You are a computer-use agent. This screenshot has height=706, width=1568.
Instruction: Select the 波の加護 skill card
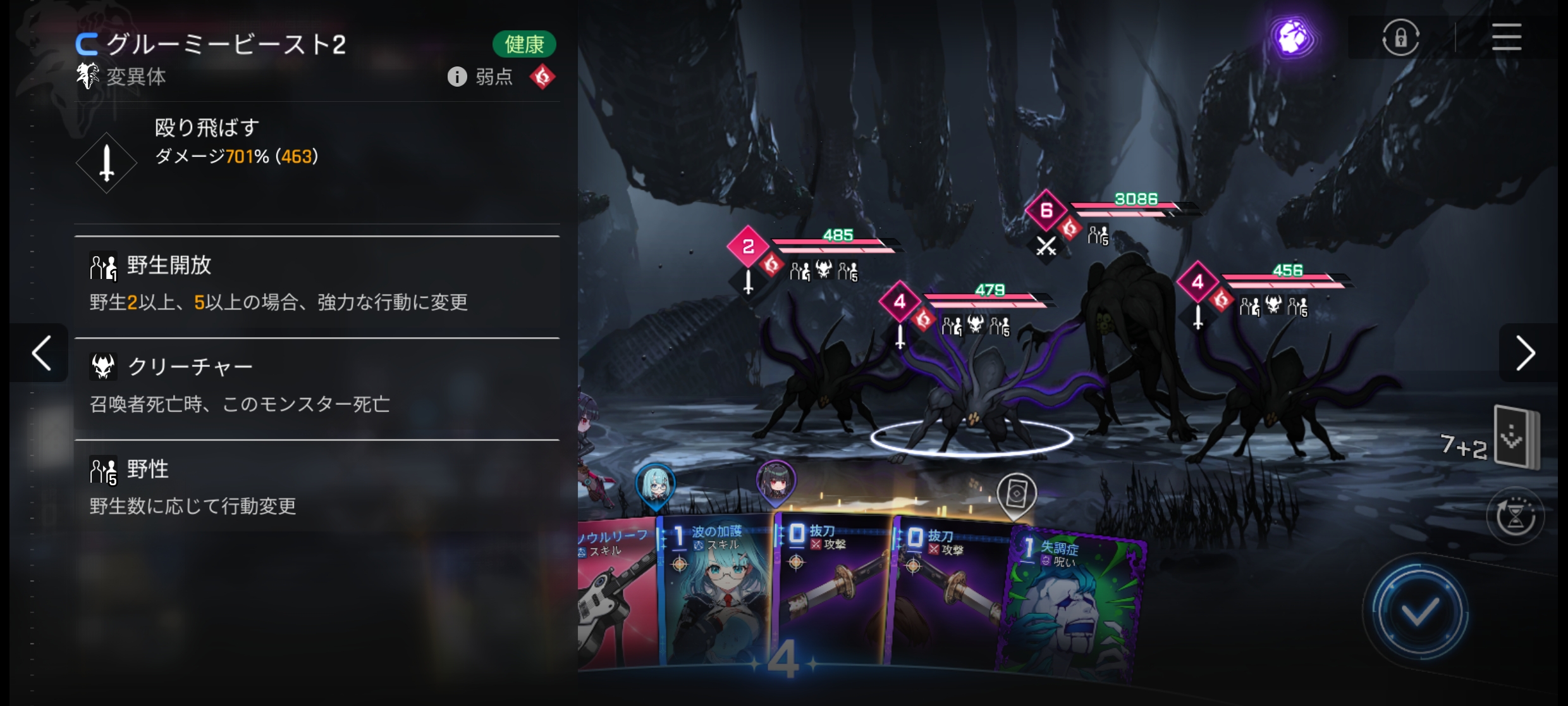pyautogui.click(x=714, y=595)
